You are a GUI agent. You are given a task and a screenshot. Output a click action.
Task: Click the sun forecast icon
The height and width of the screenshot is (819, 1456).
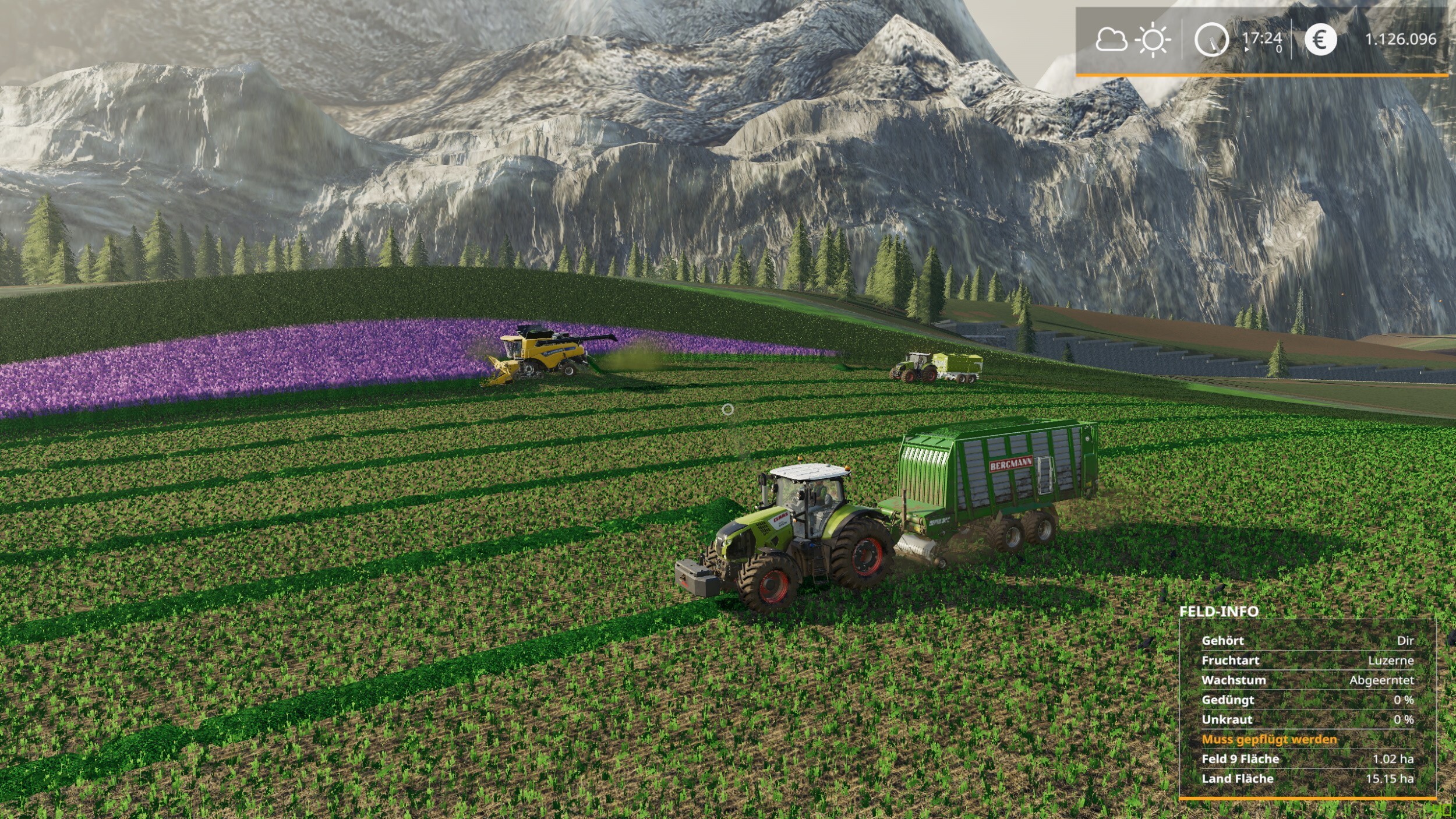pos(1153,40)
